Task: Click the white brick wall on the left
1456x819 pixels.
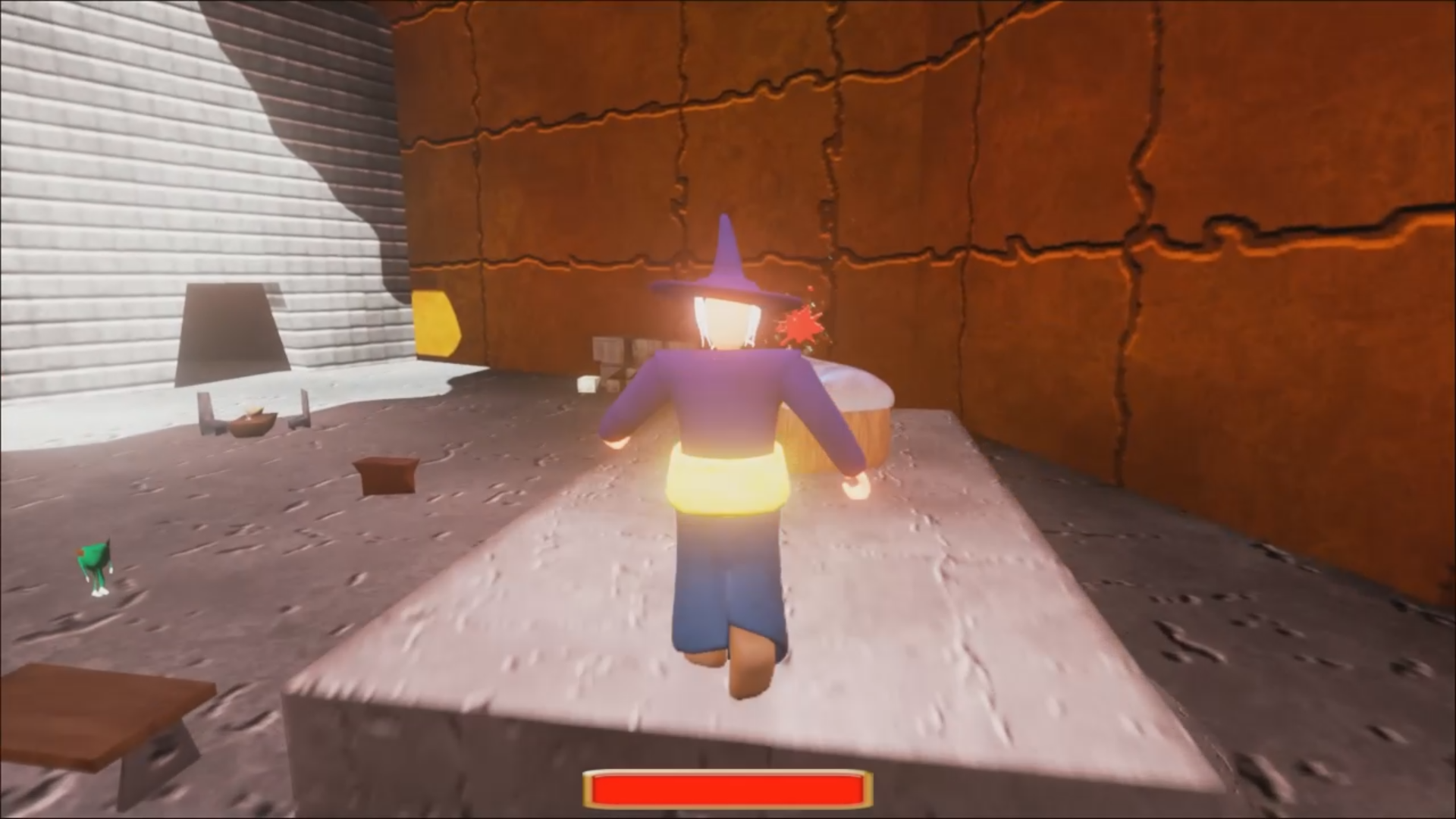Action: 114,152
